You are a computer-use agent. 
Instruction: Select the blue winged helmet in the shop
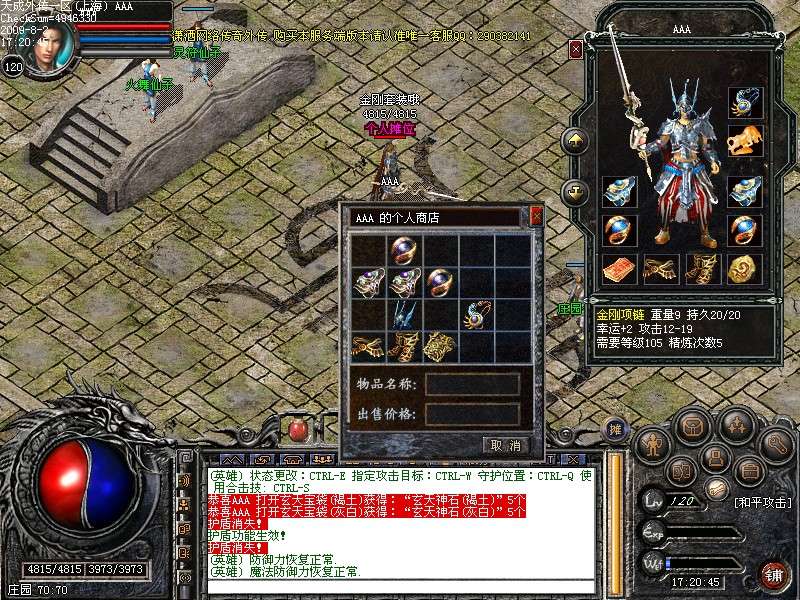[x=405, y=315]
